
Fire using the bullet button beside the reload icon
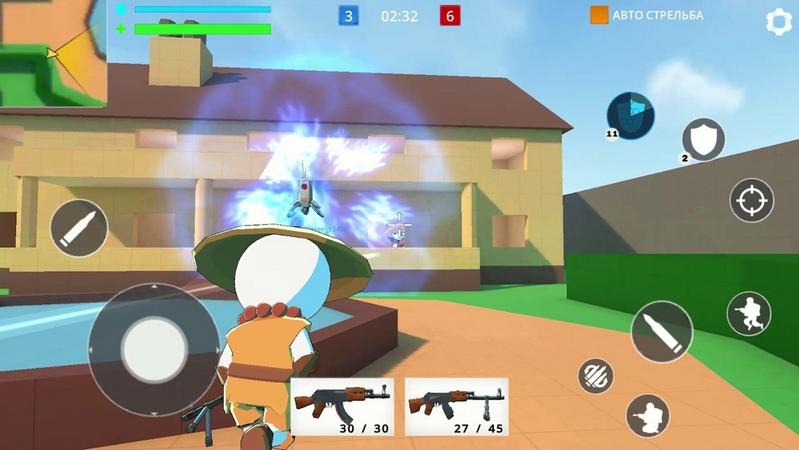point(661,331)
